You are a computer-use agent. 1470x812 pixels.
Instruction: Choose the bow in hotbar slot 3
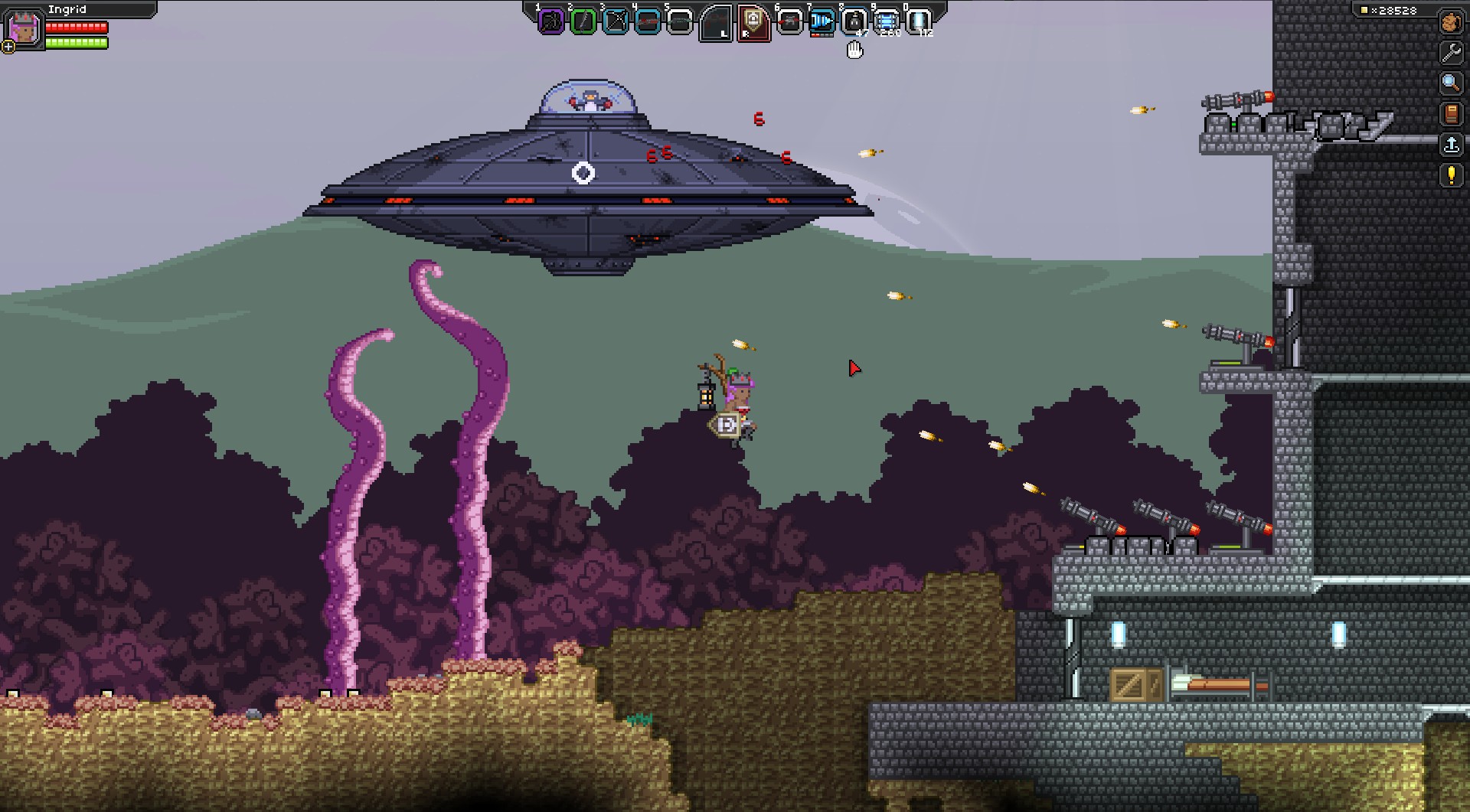[x=616, y=21]
